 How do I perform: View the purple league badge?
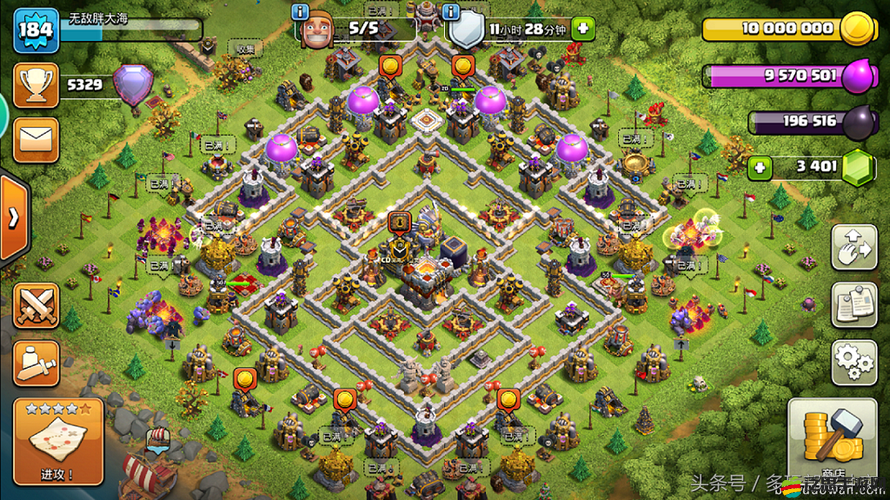[132, 86]
